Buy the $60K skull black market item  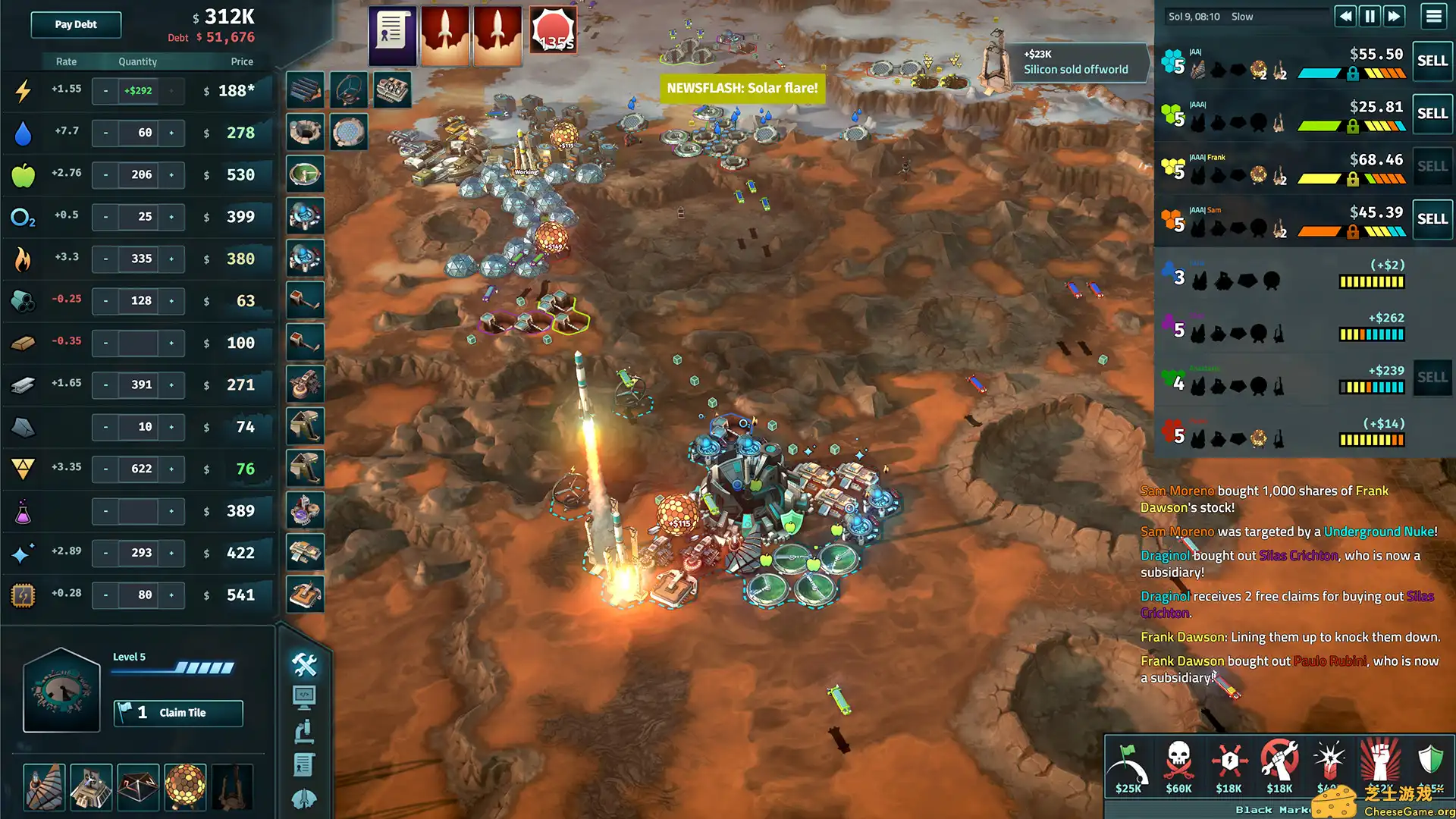pyautogui.click(x=1178, y=766)
